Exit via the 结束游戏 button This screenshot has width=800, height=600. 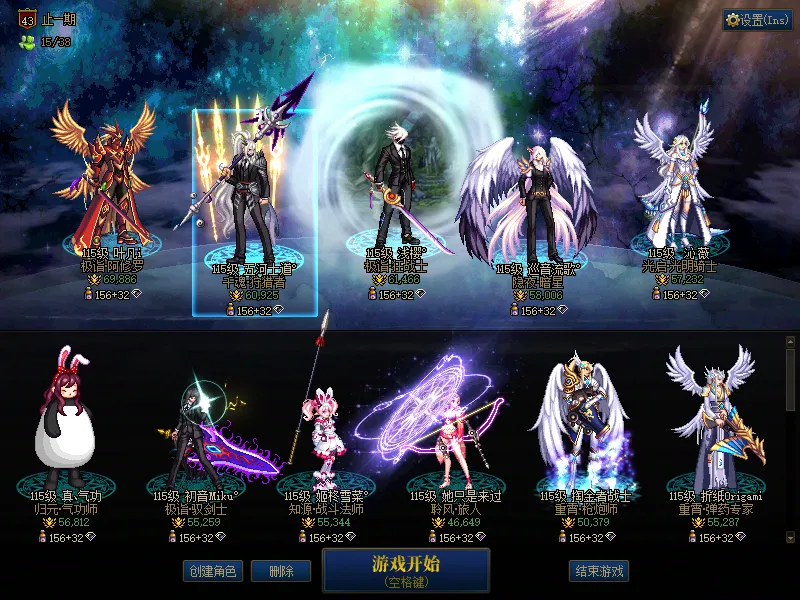599,571
